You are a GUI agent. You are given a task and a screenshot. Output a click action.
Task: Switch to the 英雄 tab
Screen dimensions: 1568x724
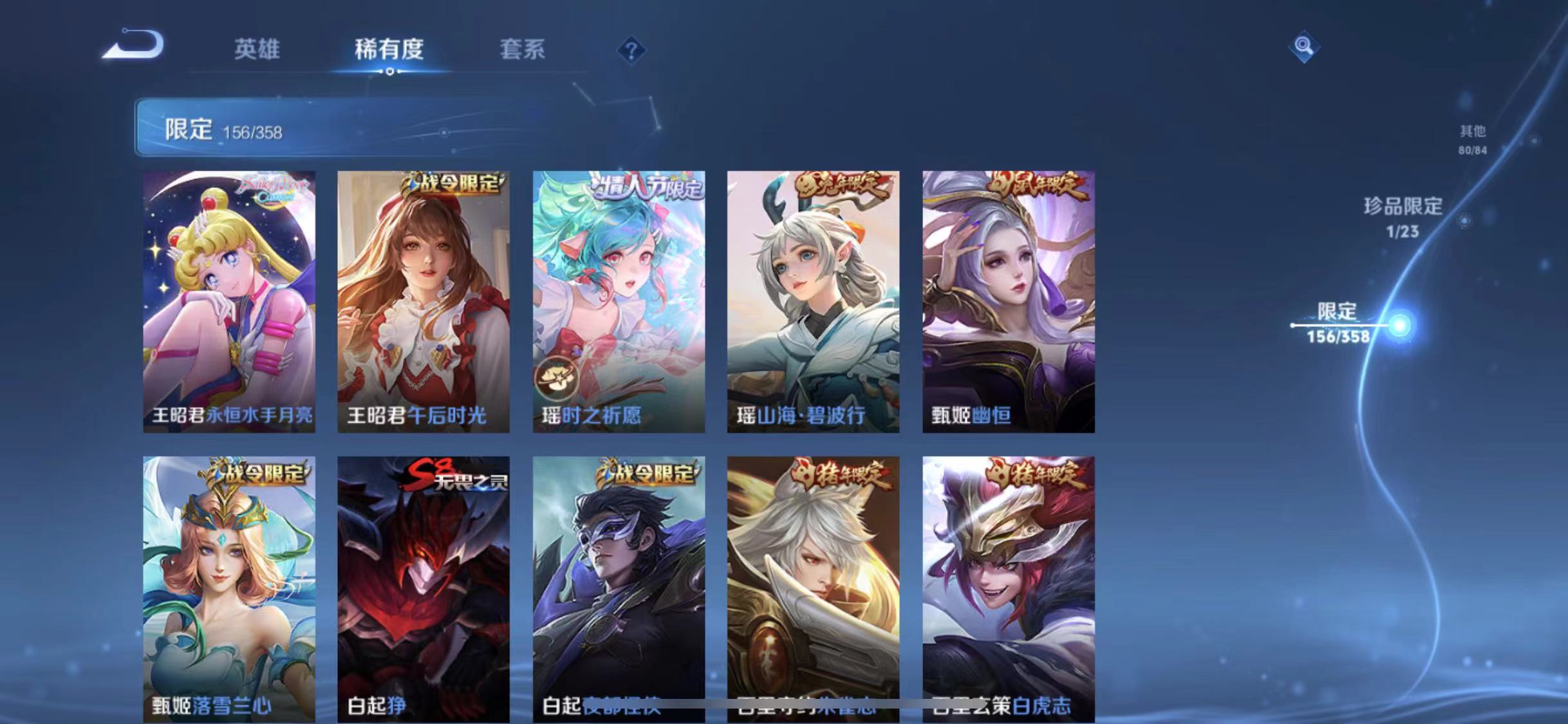coord(257,50)
